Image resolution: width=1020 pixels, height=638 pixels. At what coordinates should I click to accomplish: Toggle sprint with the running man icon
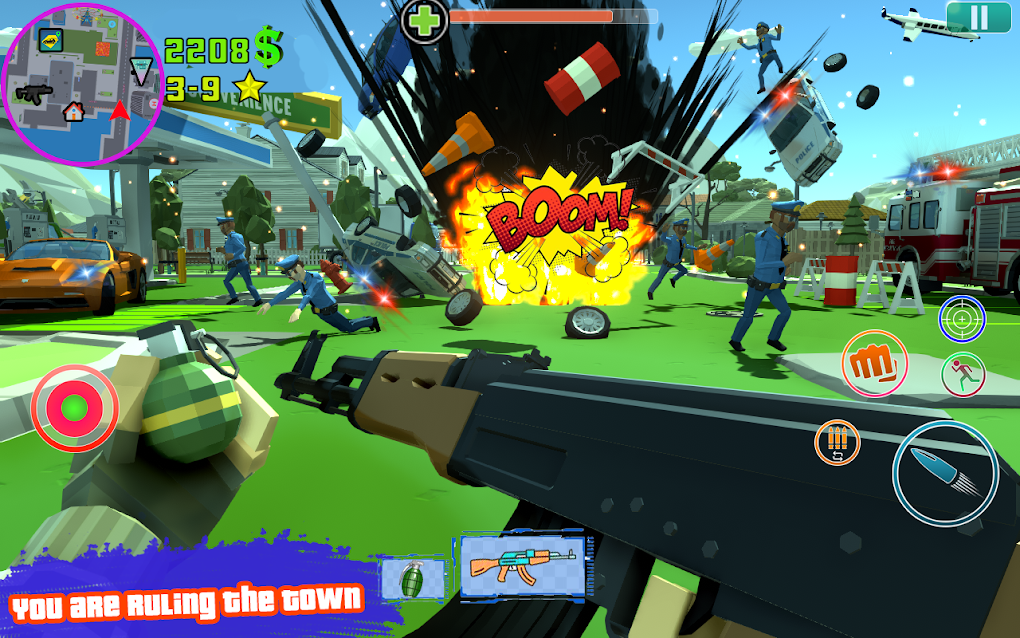pos(963,374)
